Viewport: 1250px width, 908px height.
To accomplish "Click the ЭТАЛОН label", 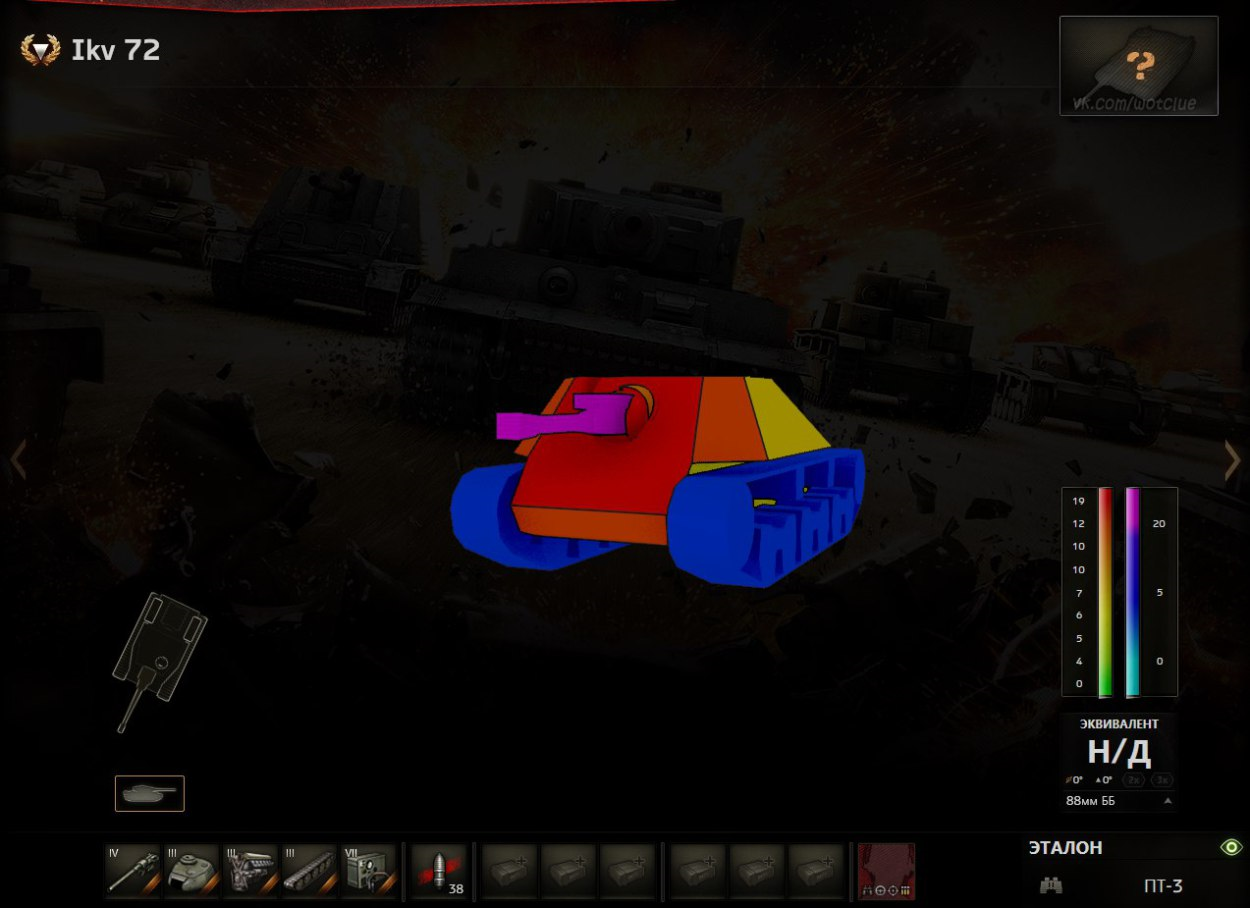I will (x=1065, y=848).
